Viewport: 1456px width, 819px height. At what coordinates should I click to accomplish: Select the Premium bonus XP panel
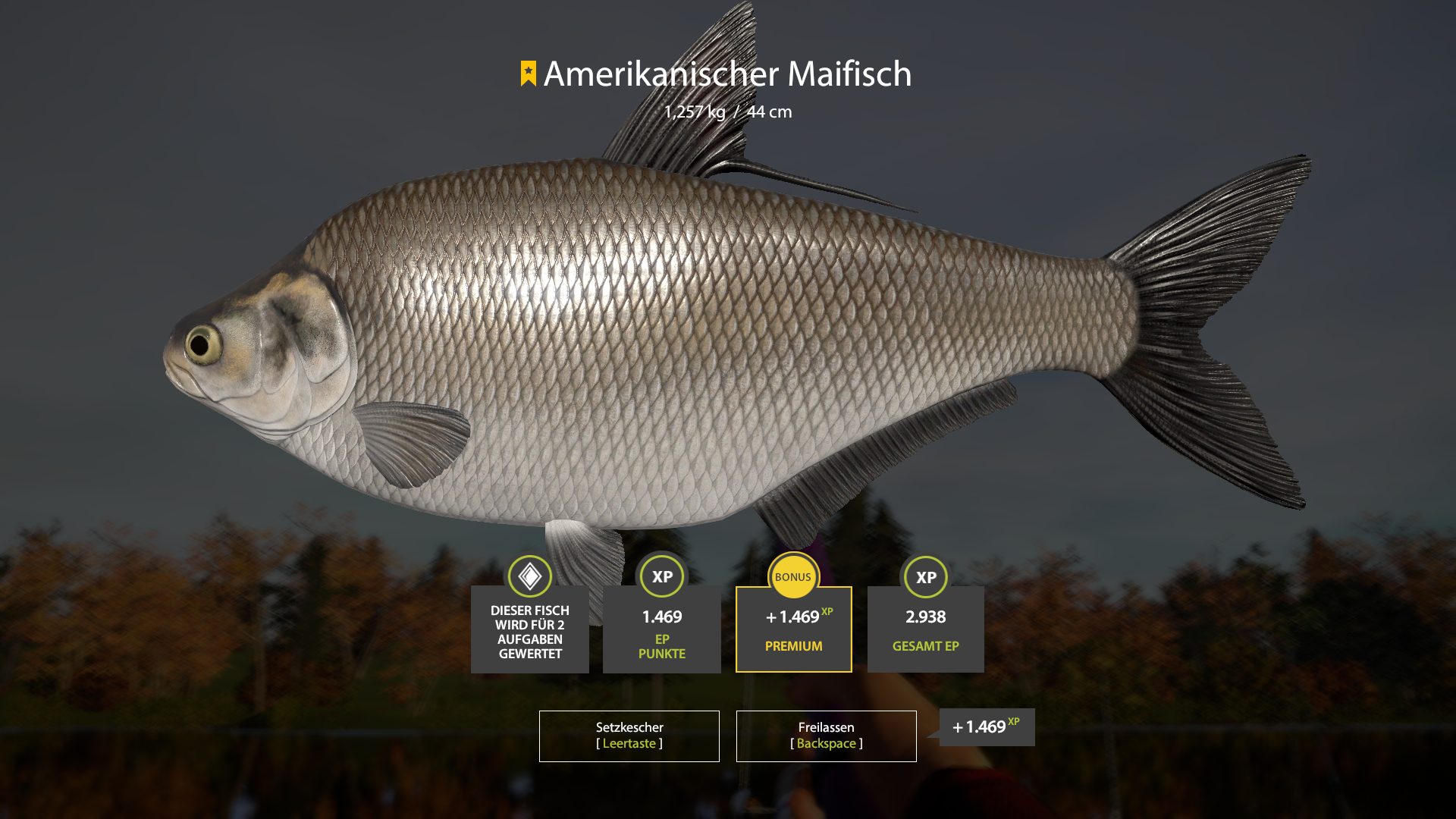(793, 629)
